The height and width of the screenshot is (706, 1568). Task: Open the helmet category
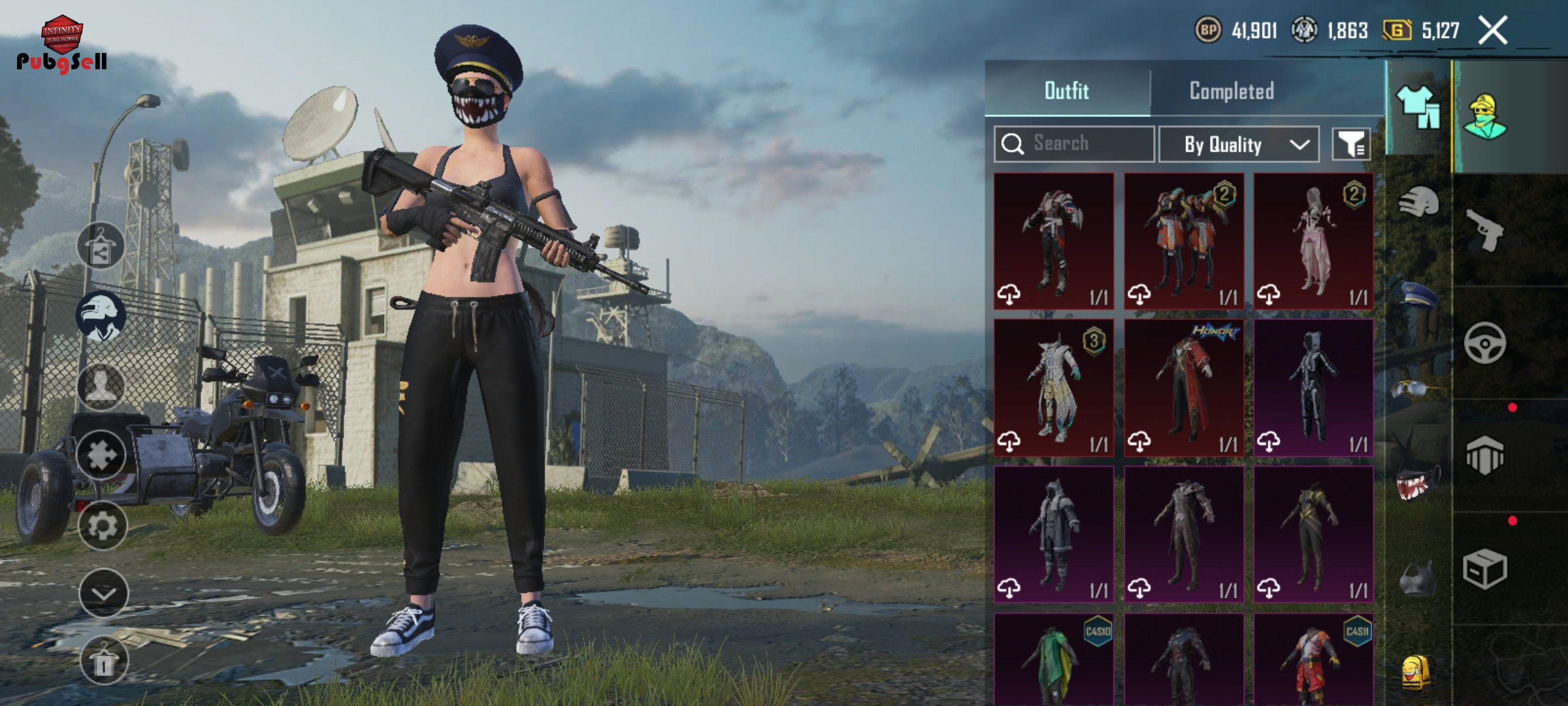click(1418, 202)
